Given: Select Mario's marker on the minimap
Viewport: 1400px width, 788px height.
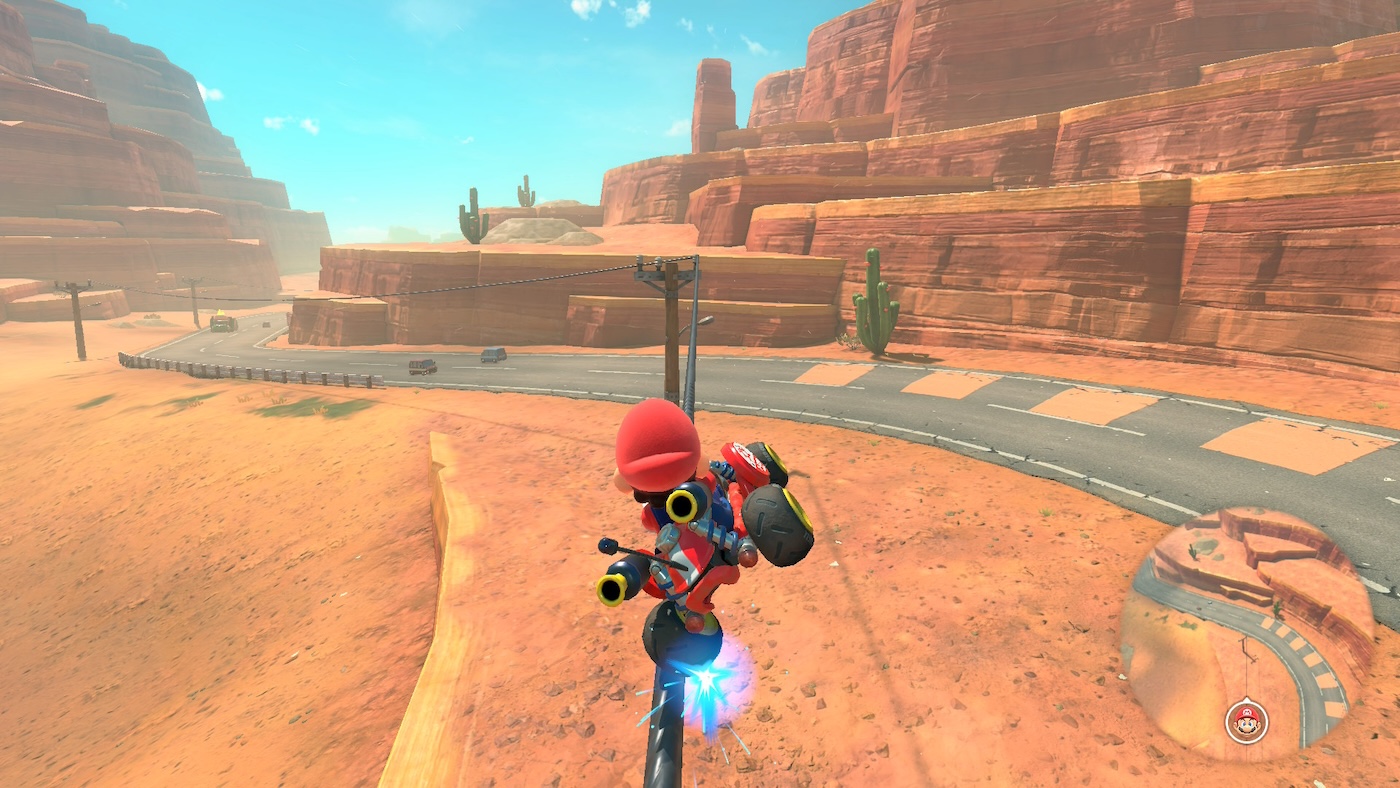Looking at the screenshot, I should pos(1246,721).
